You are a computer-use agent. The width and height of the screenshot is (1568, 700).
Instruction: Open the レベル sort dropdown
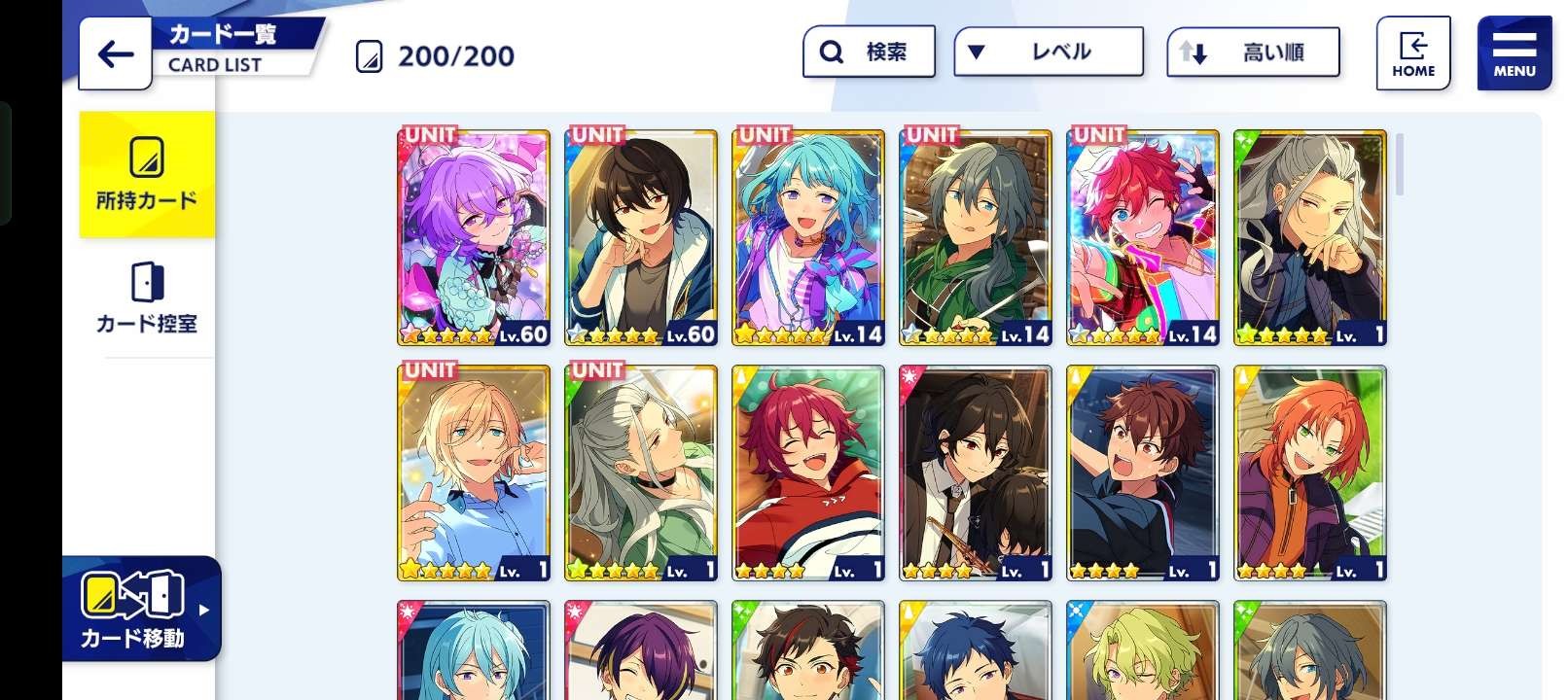[x=1048, y=52]
